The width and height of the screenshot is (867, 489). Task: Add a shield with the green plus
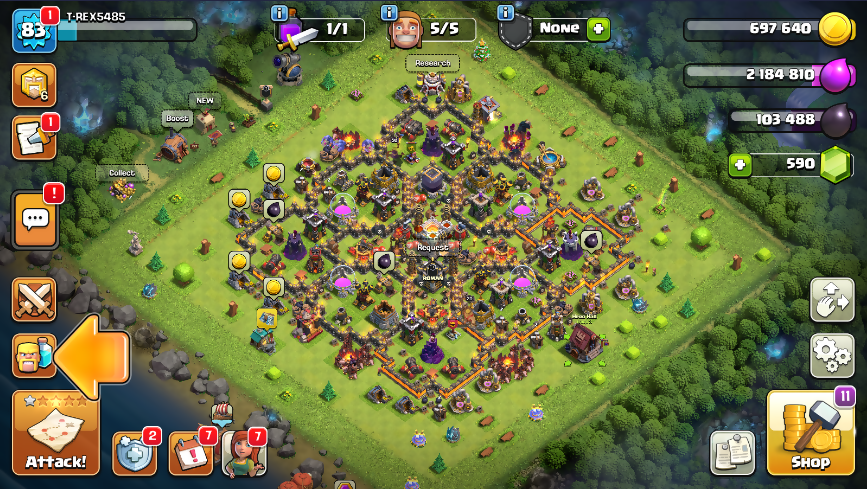coord(598,29)
